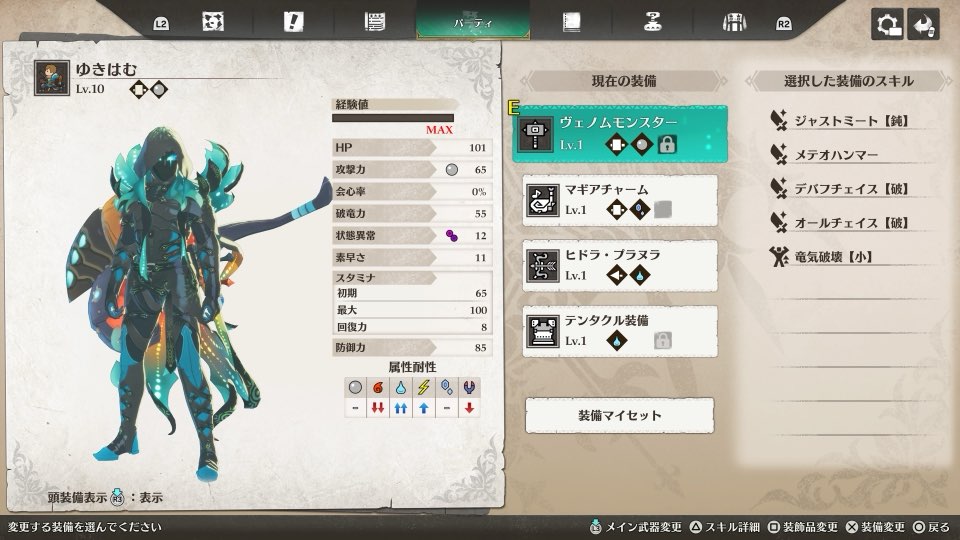The image size is (960, 540).
Task: Switch to the figure-on-pedestal tab
Action: (x=653, y=21)
